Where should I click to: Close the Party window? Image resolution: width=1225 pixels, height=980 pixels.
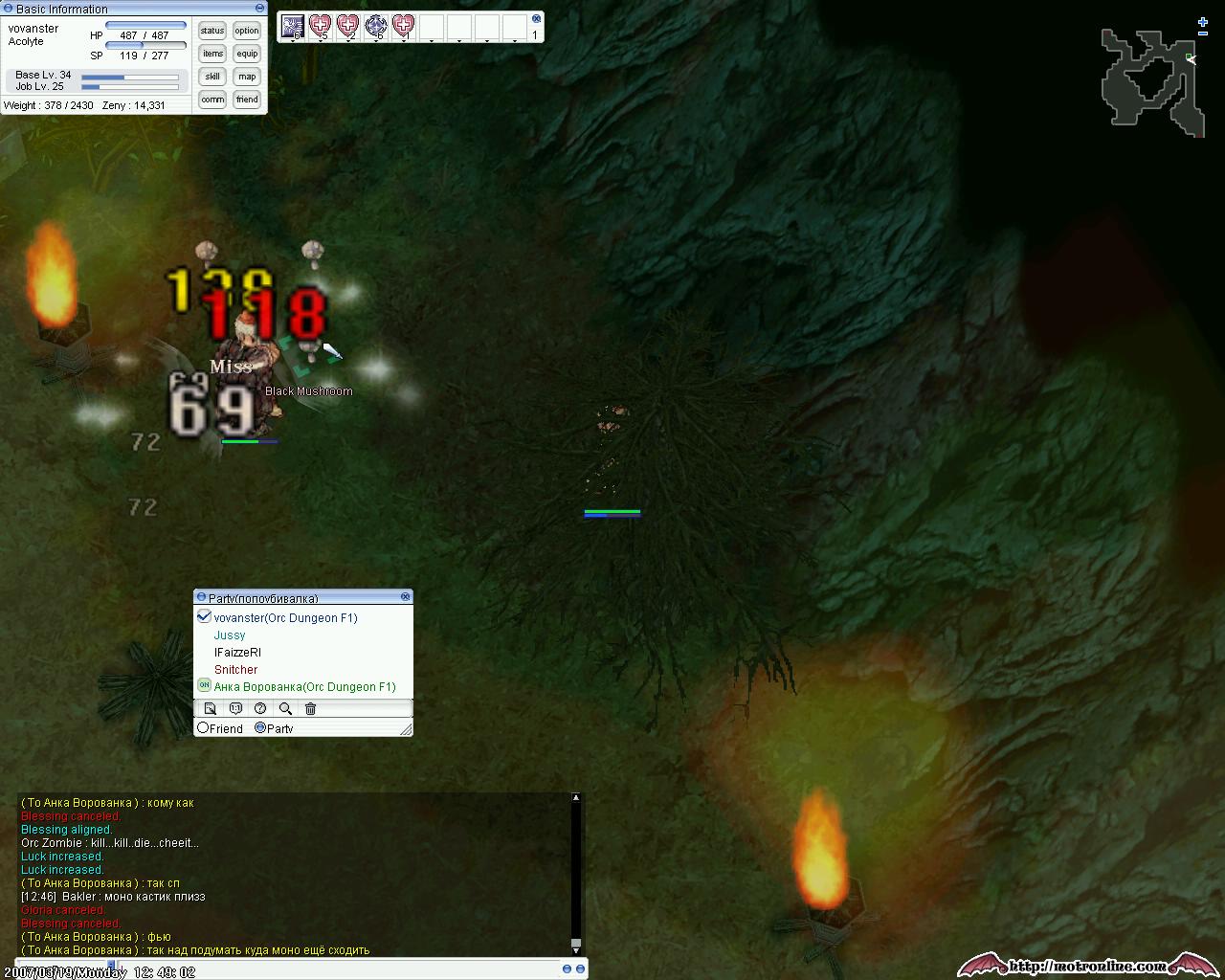tap(406, 596)
